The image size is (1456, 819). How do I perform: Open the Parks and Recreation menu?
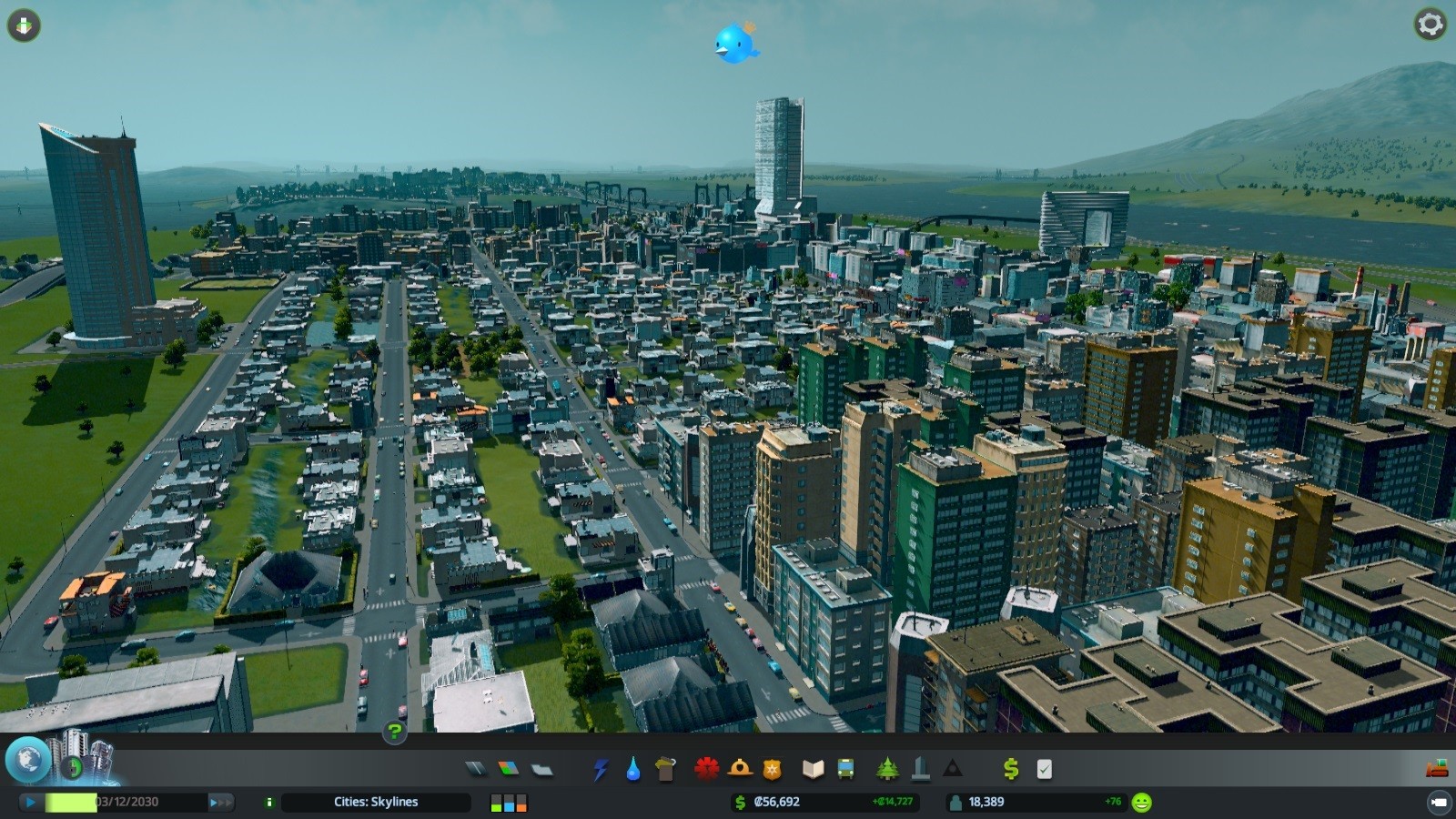885,769
